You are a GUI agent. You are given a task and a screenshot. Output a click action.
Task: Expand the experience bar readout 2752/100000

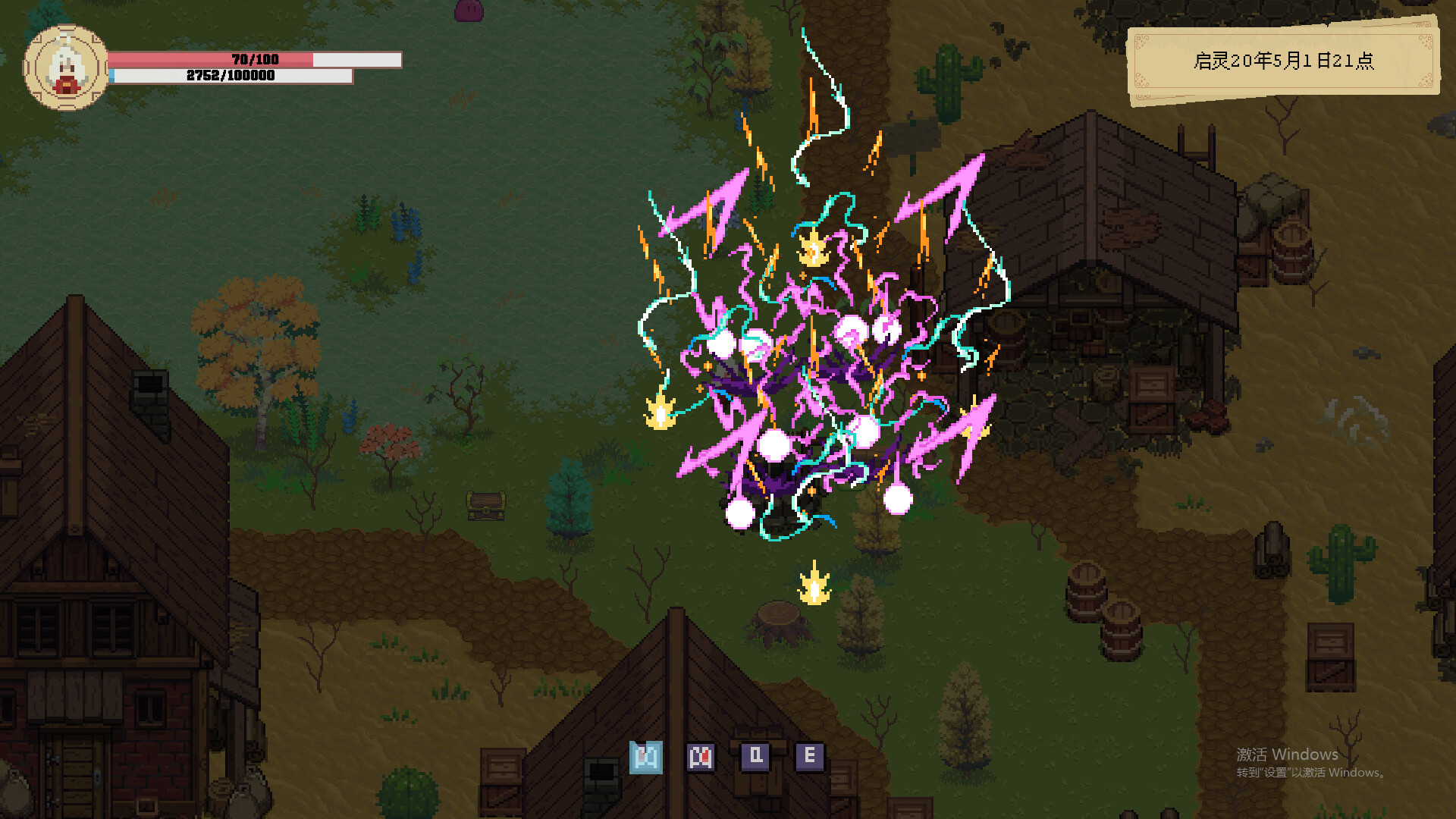click(231, 77)
